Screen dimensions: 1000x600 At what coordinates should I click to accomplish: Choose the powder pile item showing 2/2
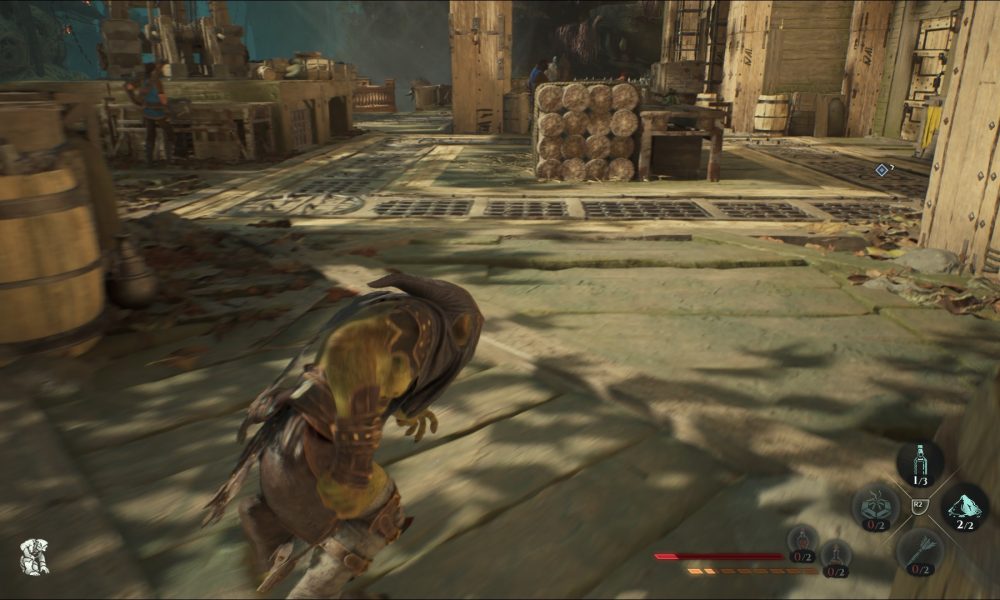coord(964,507)
